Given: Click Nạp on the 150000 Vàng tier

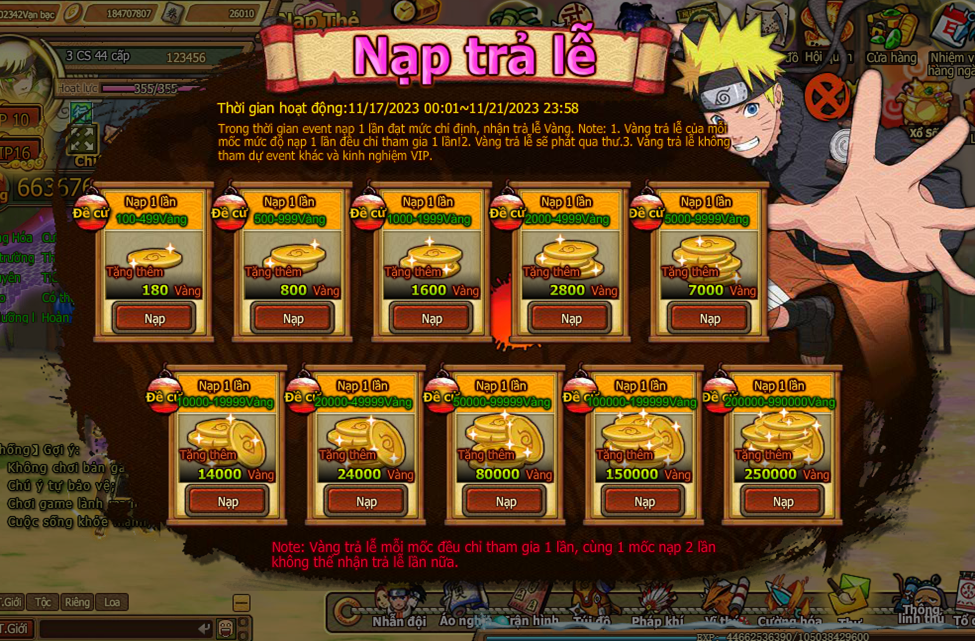Looking at the screenshot, I should 645,501.
